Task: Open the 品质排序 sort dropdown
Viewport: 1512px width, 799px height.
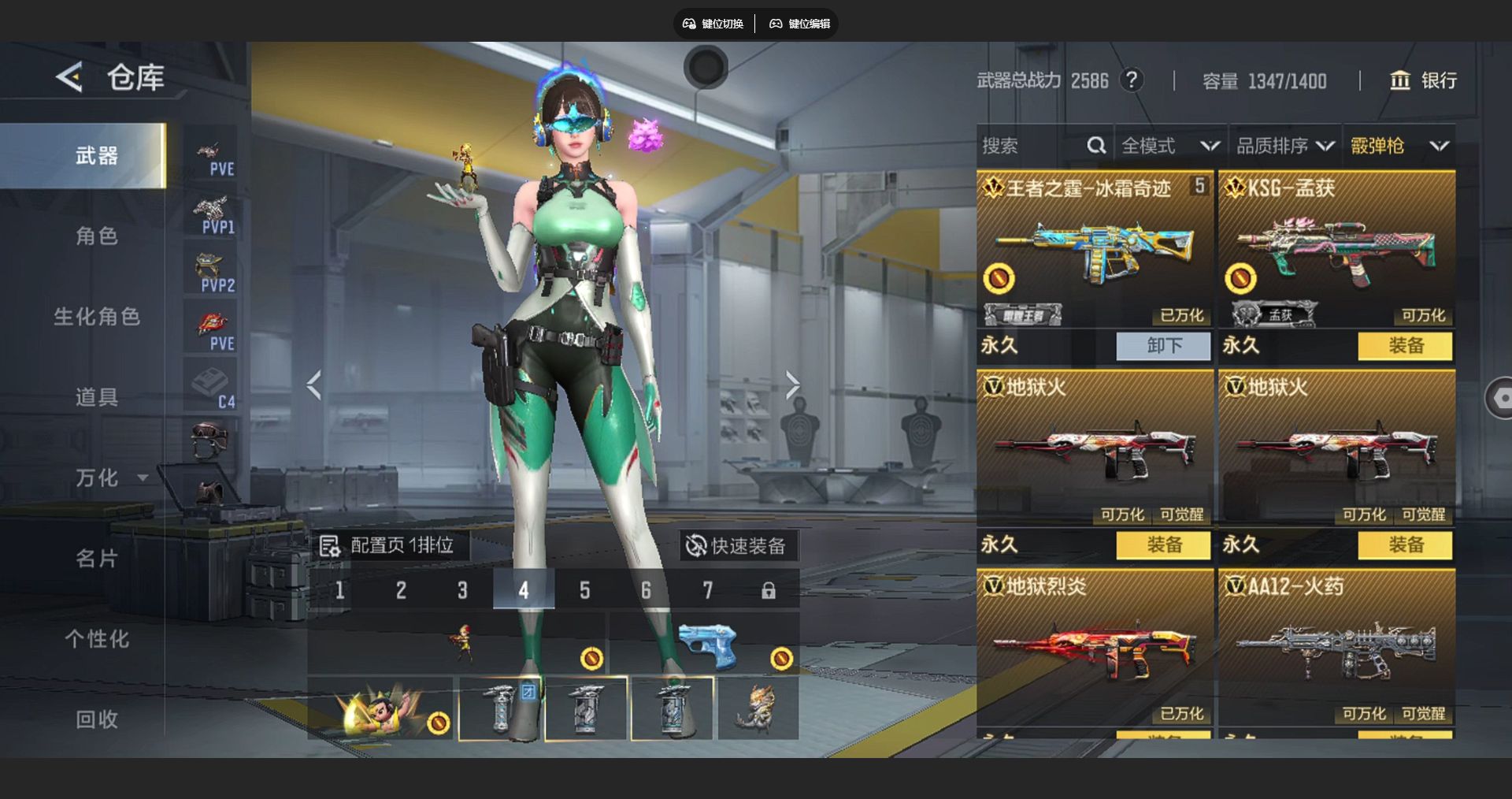Action: click(1285, 146)
